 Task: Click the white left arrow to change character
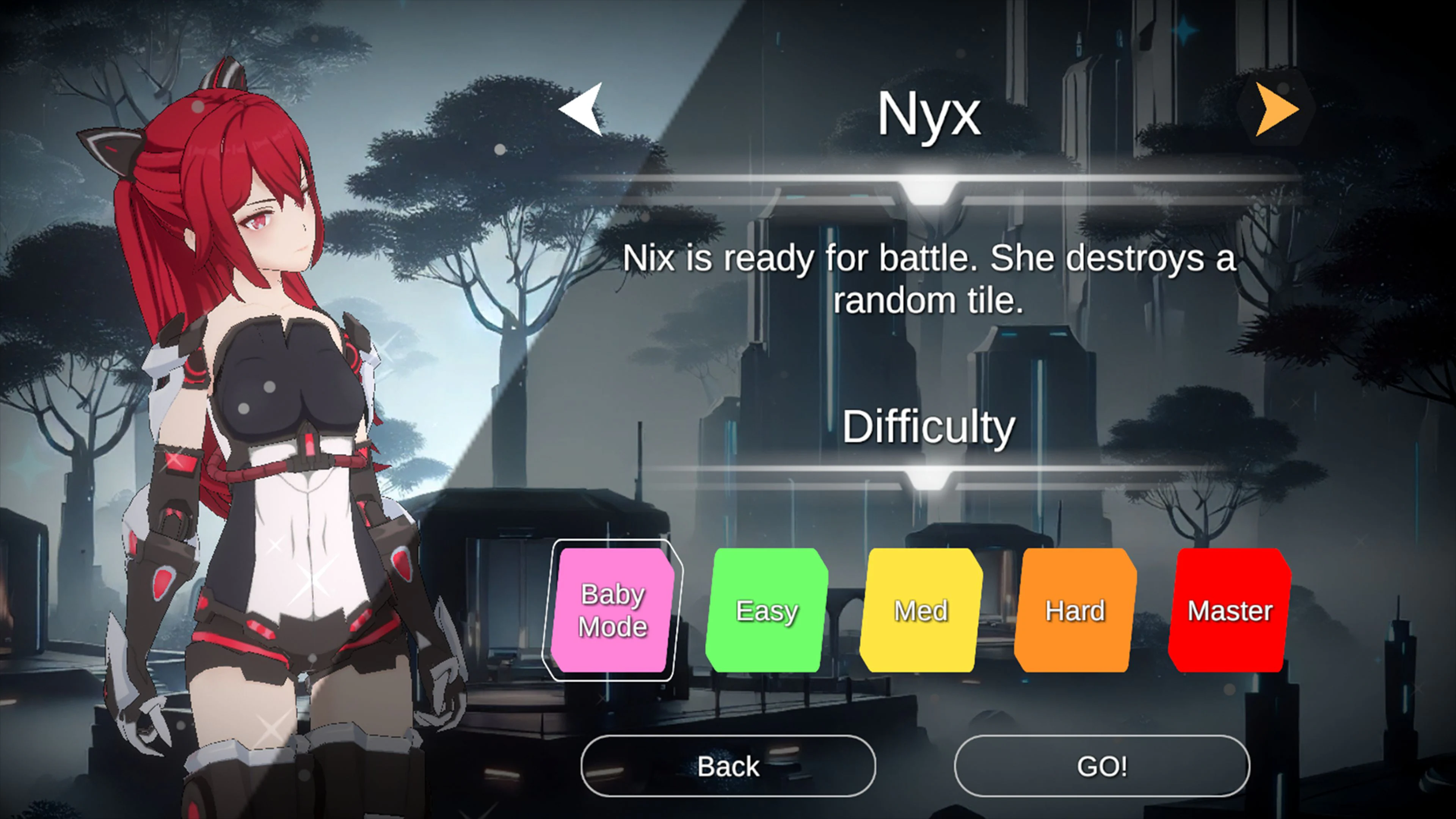[x=582, y=110]
